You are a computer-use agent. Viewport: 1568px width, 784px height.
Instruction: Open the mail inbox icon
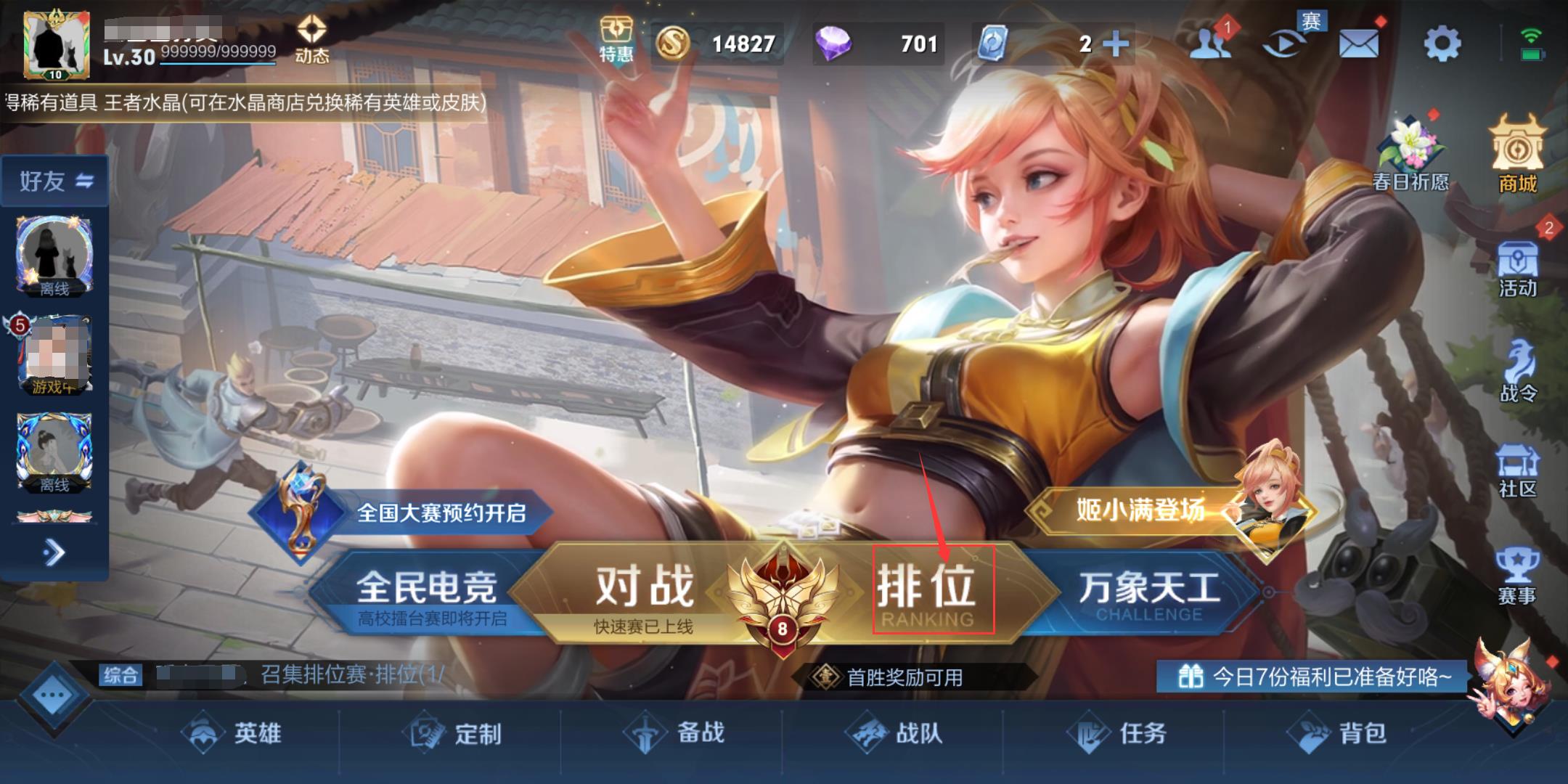click(x=1357, y=44)
